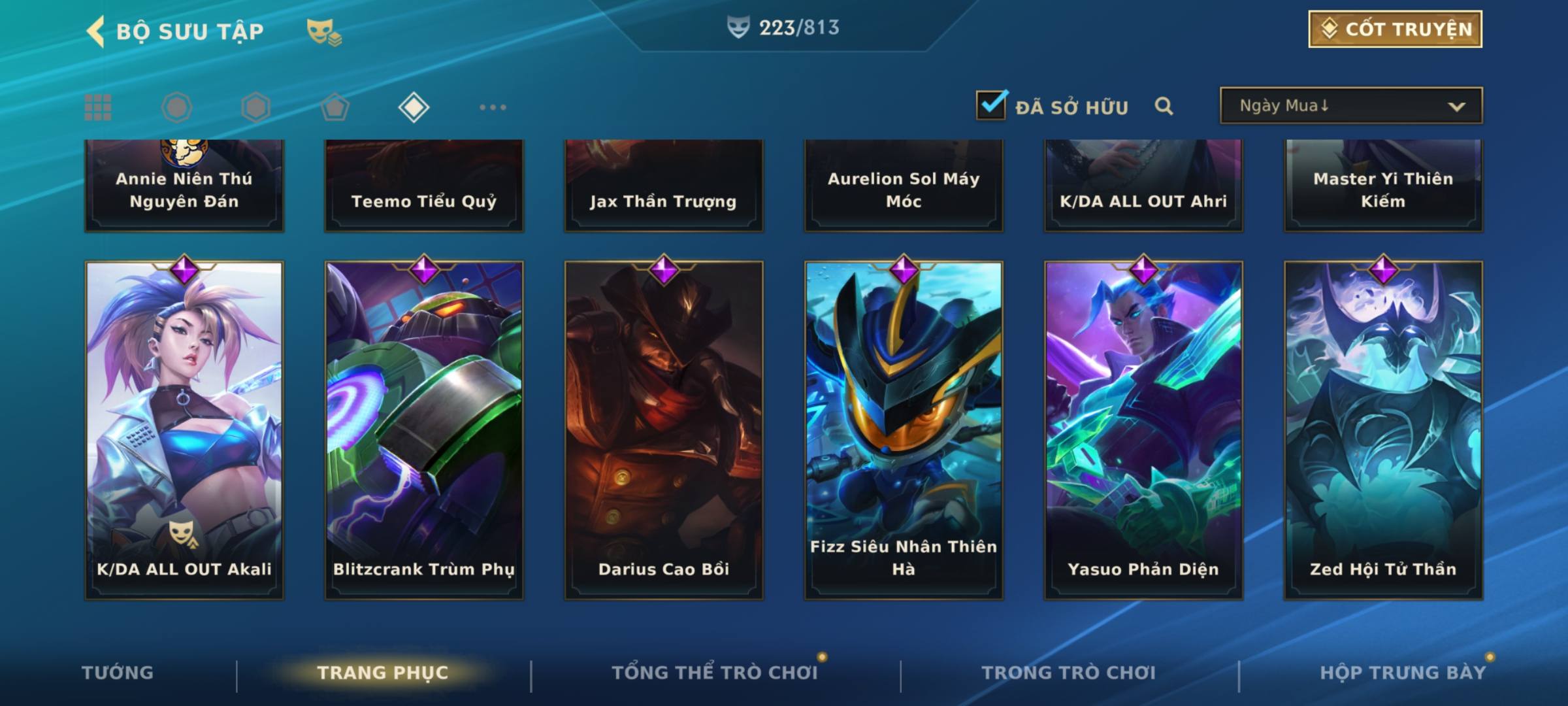The image size is (1568, 706).
Task: Open the Cốt Truyện button
Action: point(1395,29)
